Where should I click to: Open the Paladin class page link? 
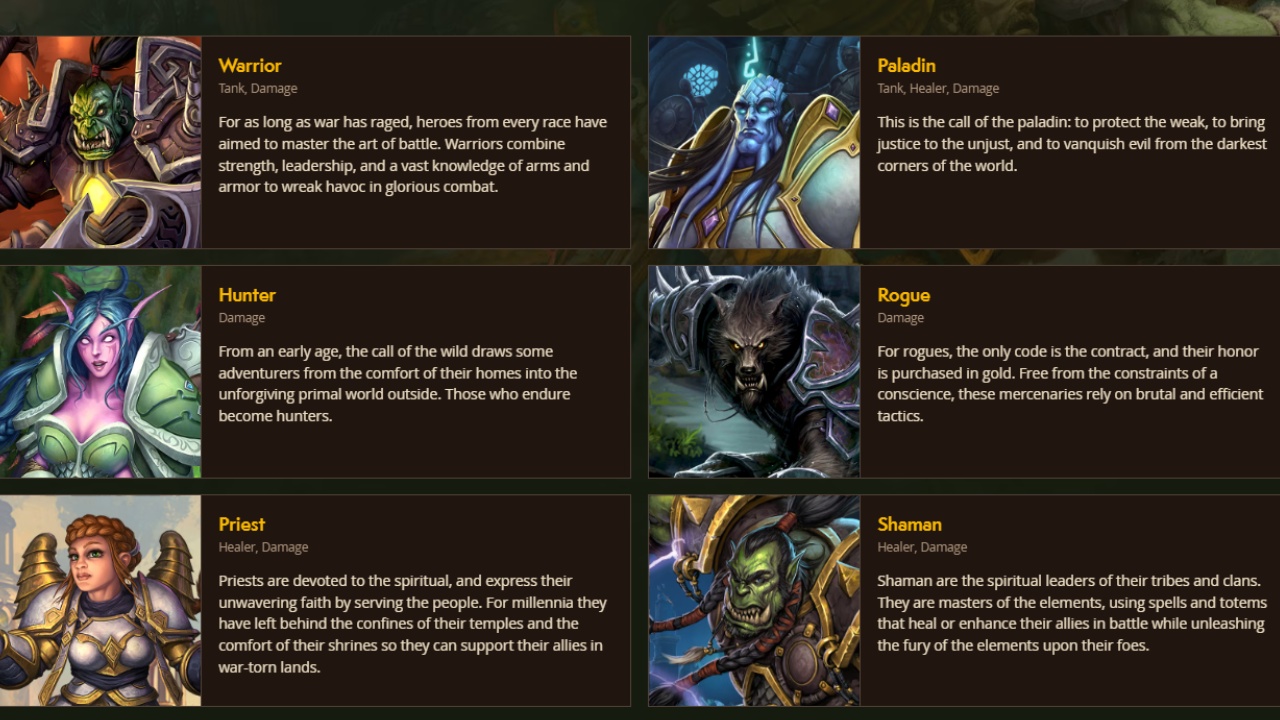click(x=906, y=66)
